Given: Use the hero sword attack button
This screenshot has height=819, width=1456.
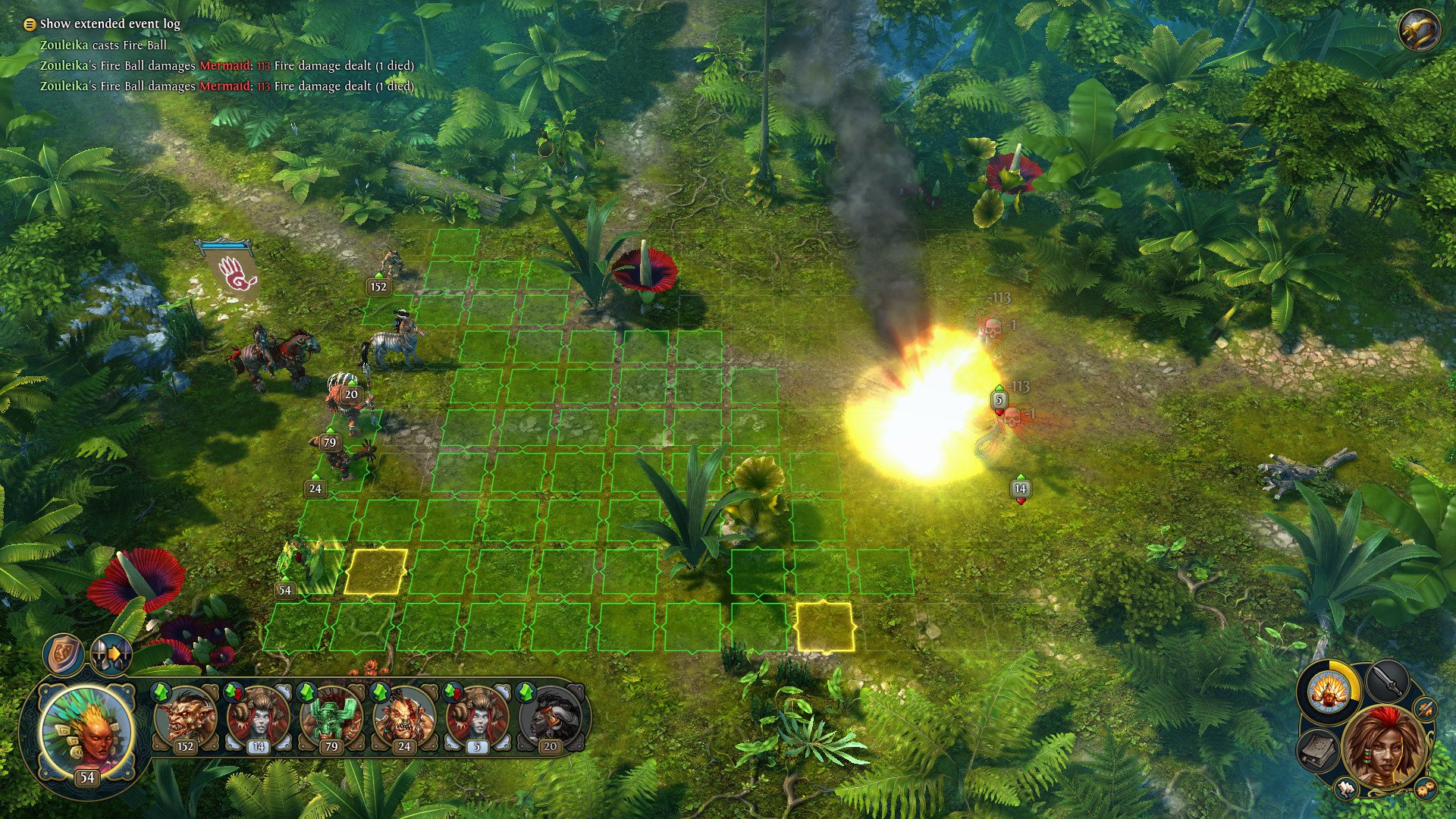Looking at the screenshot, I should 1387,682.
